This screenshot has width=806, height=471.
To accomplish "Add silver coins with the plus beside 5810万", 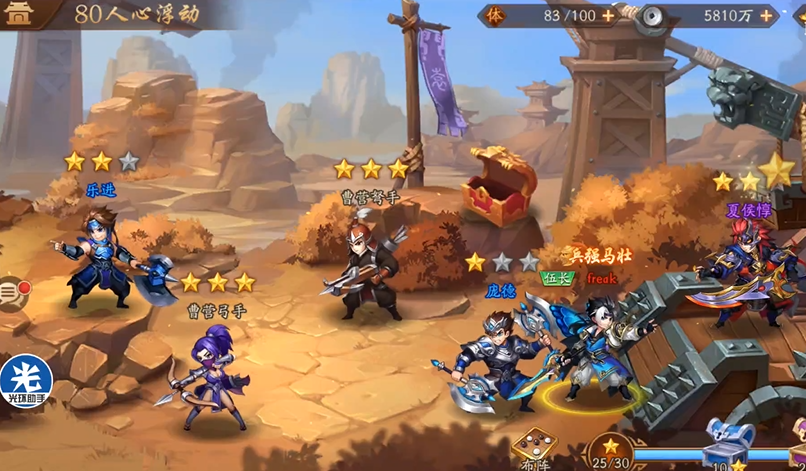I will (x=767, y=16).
